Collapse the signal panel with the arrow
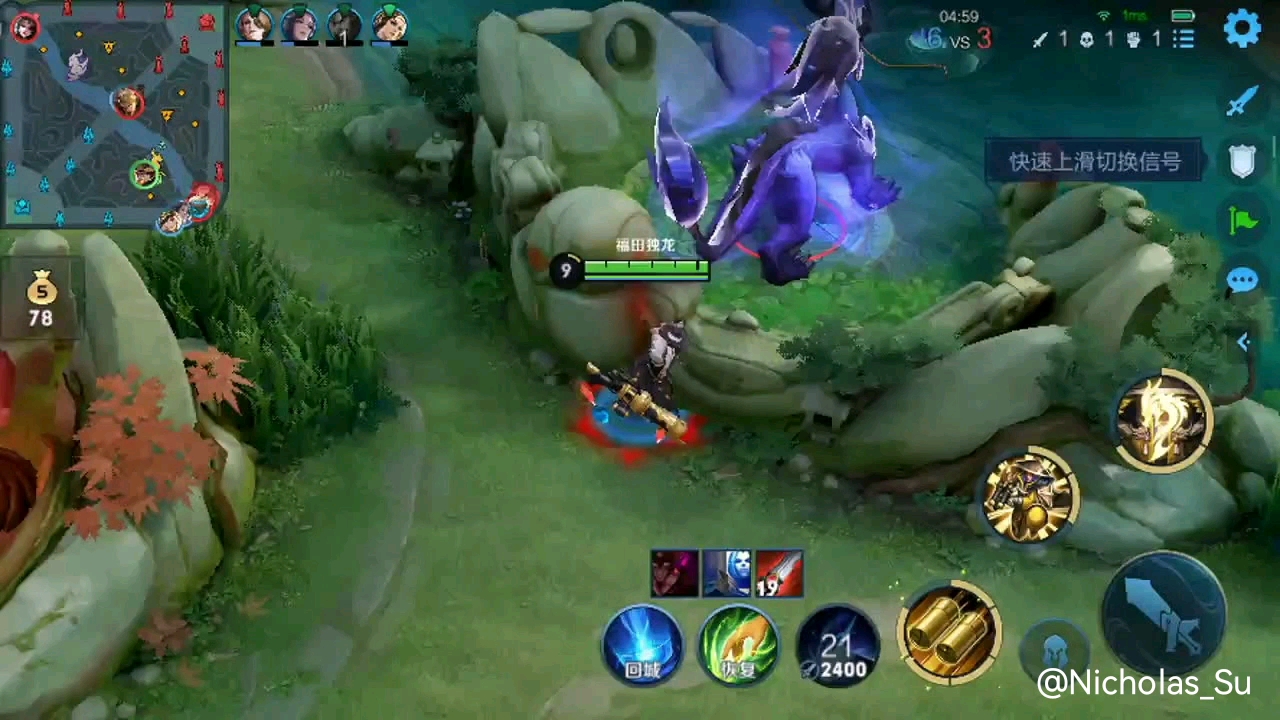Screen dimensions: 1280x720 click(x=1243, y=342)
